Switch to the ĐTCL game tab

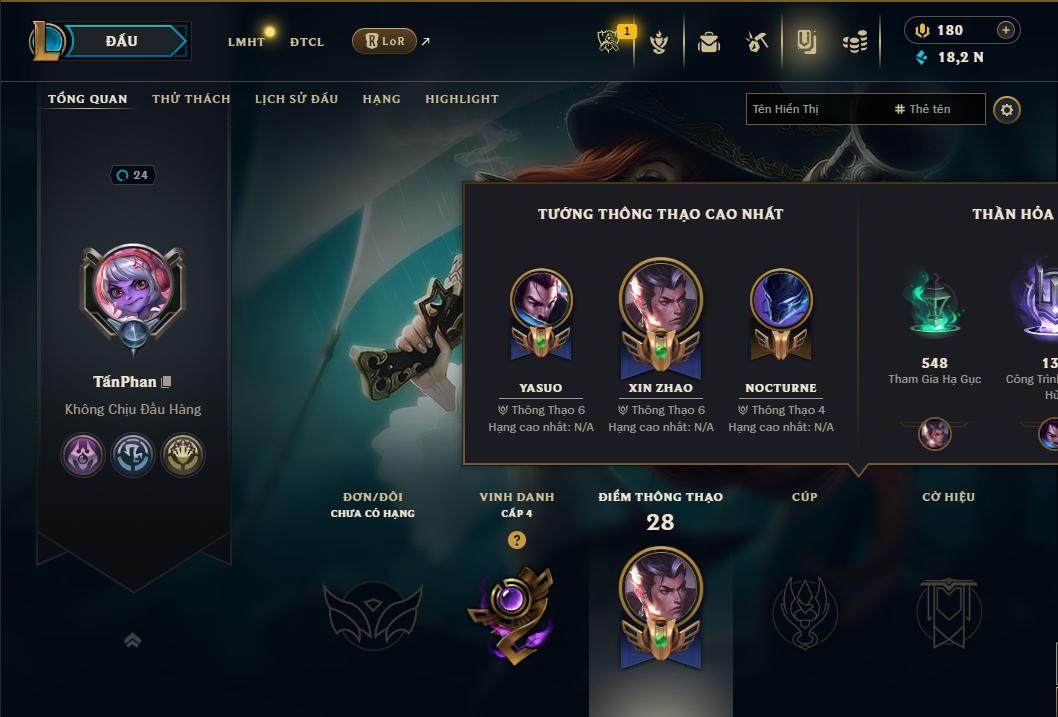(307, 42)
